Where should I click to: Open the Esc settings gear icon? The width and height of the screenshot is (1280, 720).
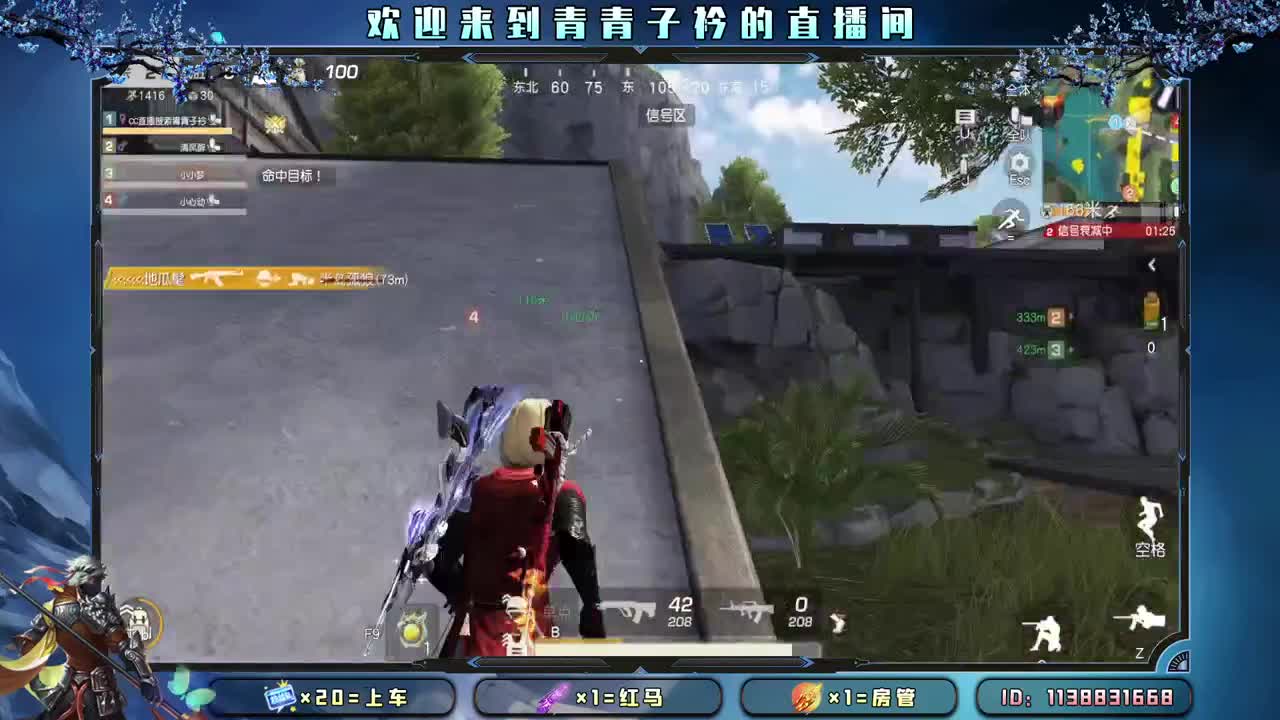tap(1020, 164)
